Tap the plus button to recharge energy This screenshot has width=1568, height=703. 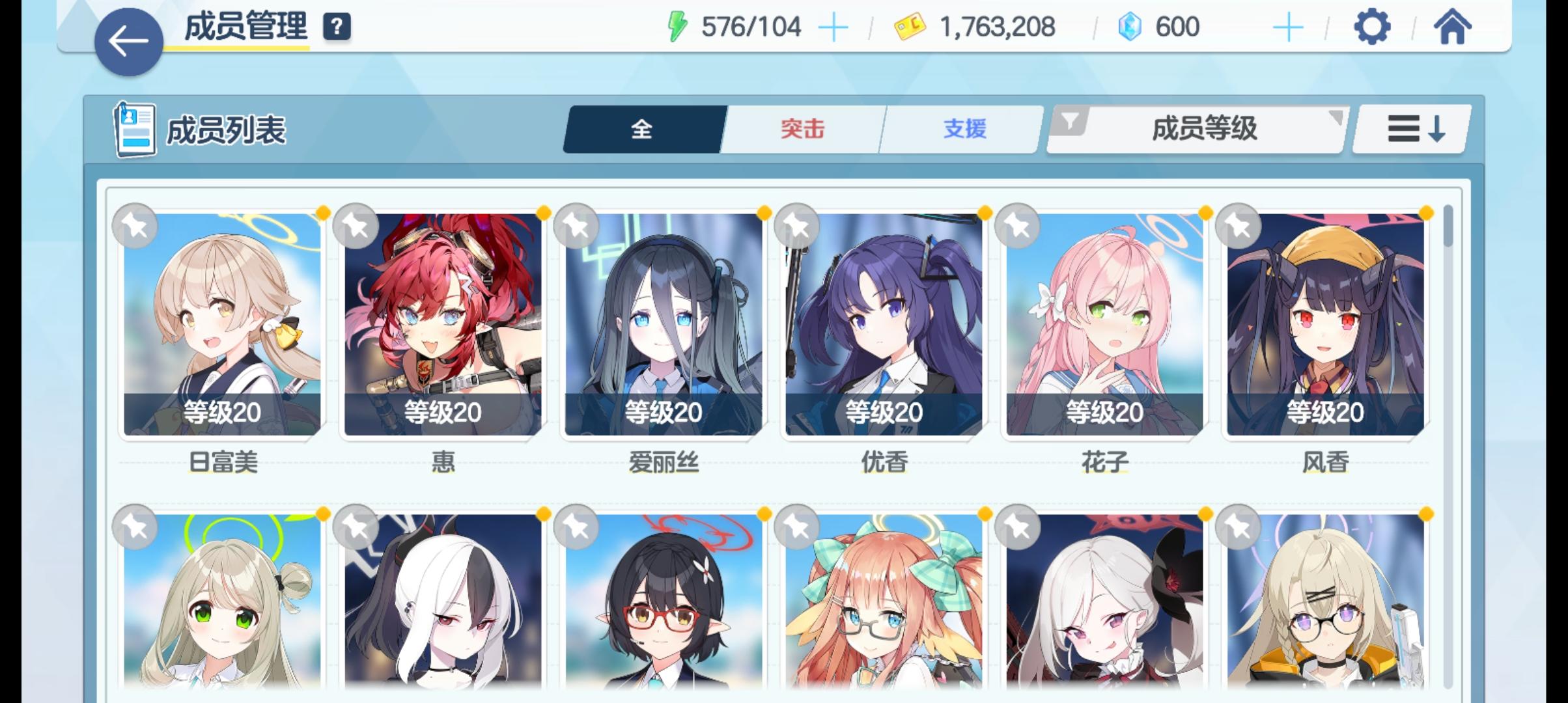tap(833, 26)
